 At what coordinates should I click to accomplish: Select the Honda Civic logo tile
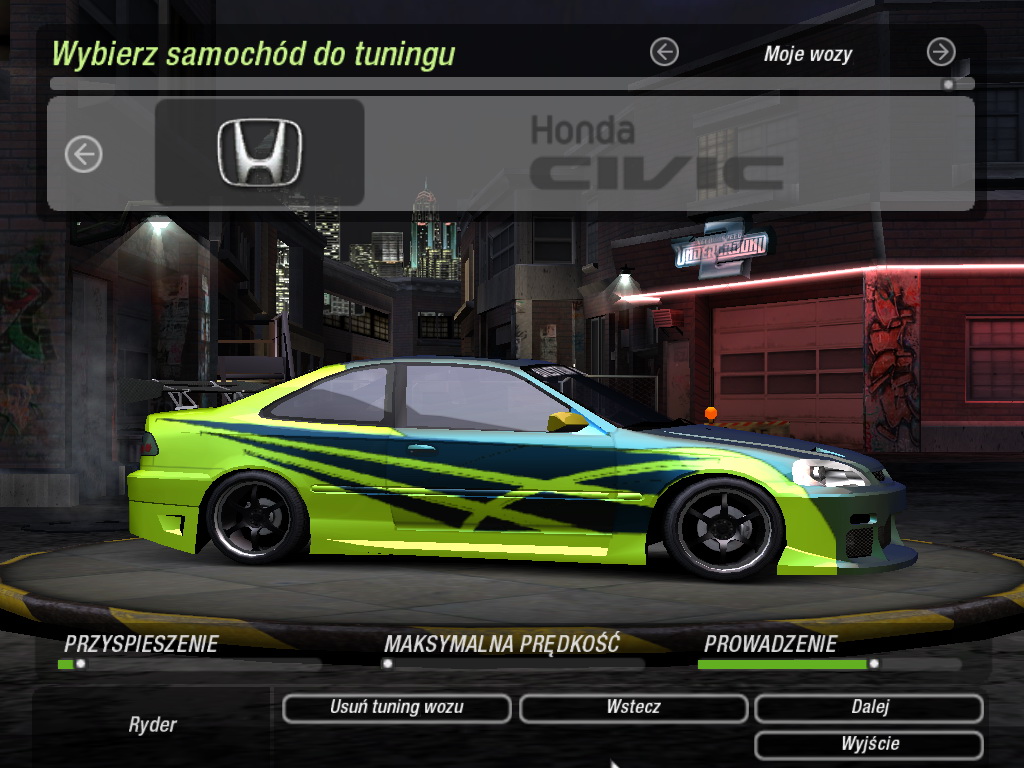pos(260,153)
